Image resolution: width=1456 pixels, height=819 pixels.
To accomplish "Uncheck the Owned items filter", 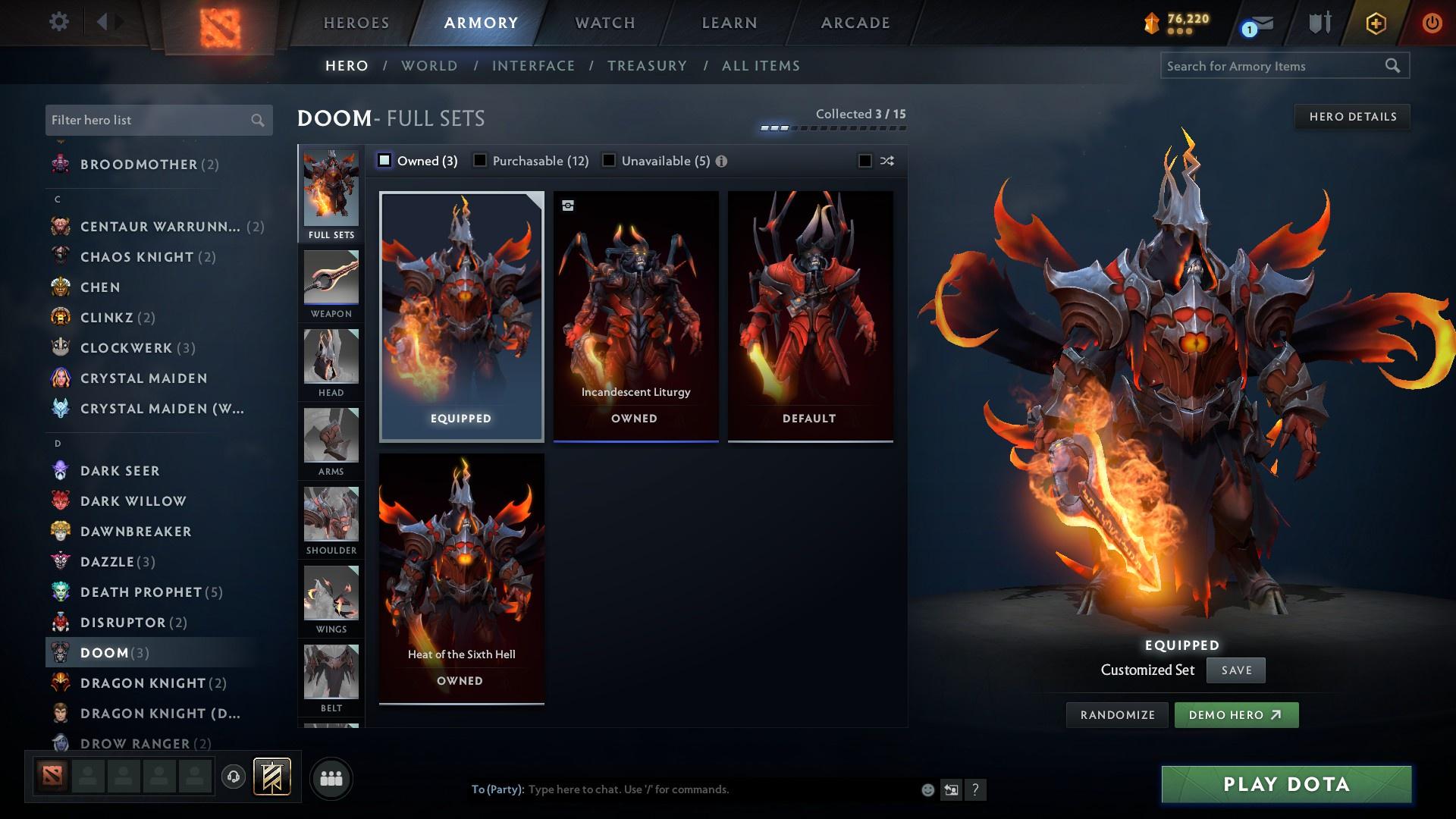I will [x=385, y=161].
